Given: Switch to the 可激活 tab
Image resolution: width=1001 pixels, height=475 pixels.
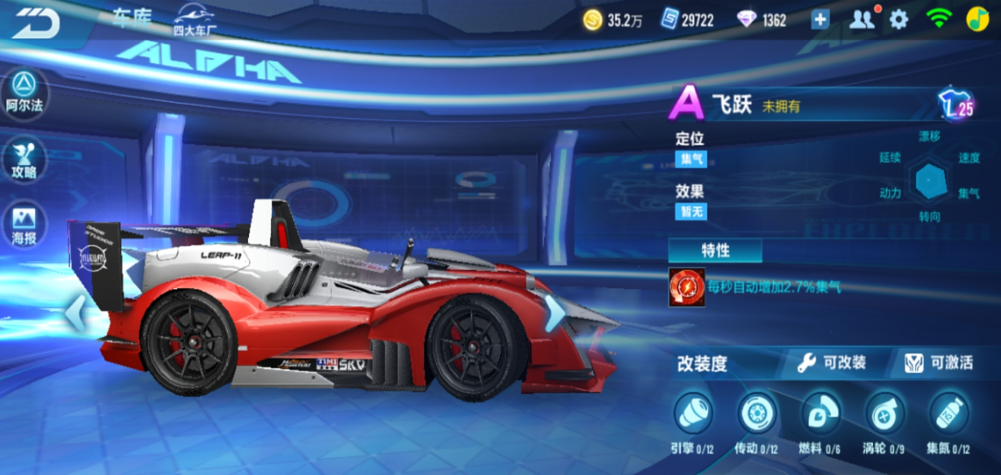Looking at the screenshot, I should [x=938, y=363].
